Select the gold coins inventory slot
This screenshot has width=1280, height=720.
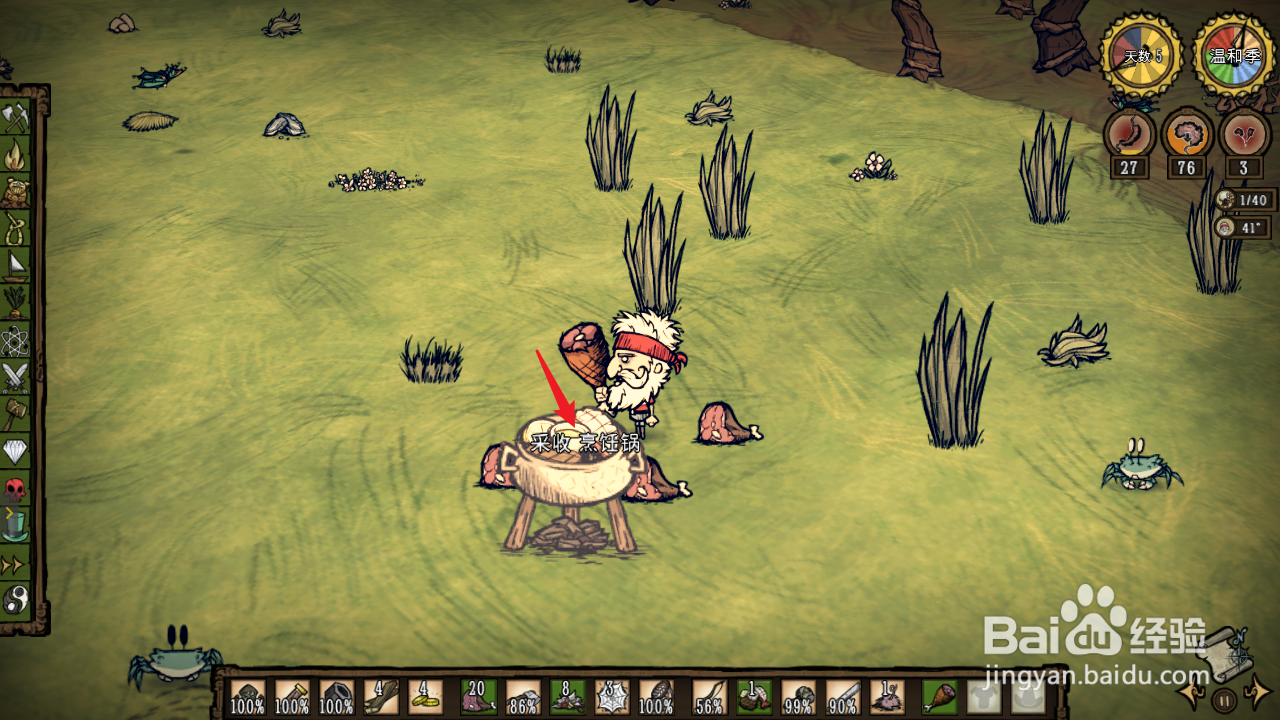tap(424, 697)
